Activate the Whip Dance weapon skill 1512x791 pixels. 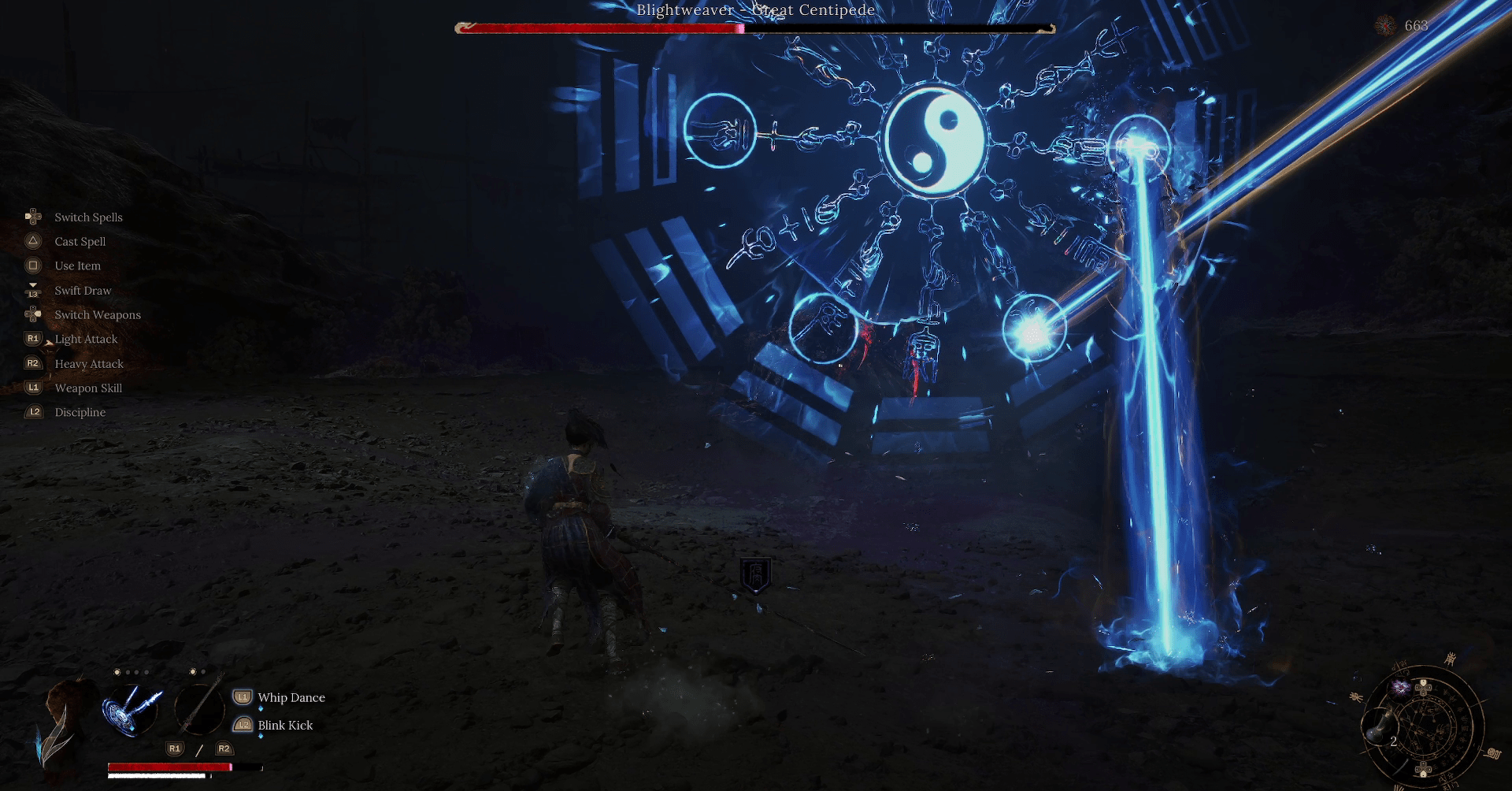click(x=291, y=697)
